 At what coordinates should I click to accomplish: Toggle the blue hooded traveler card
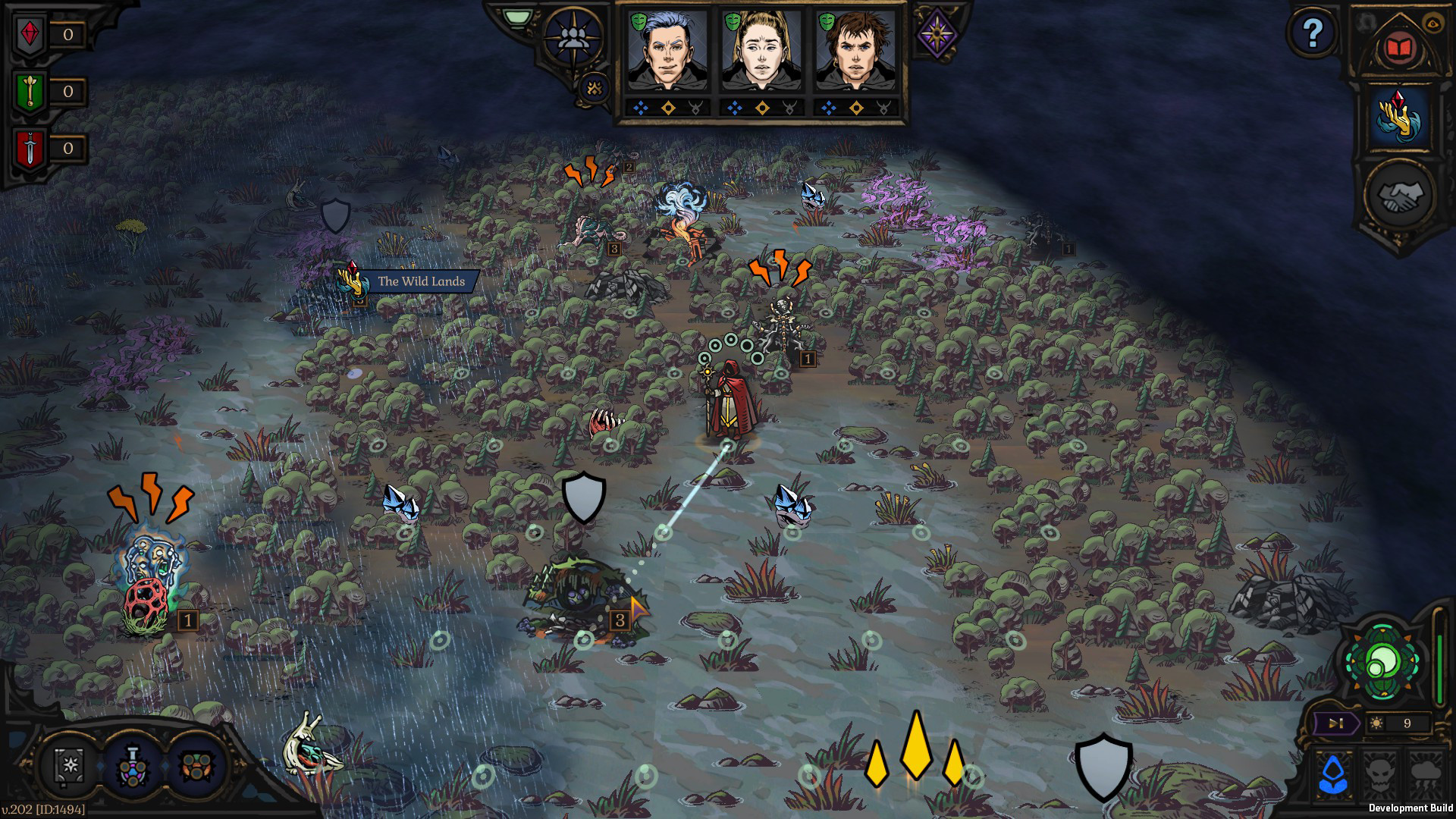point(1332,773)
